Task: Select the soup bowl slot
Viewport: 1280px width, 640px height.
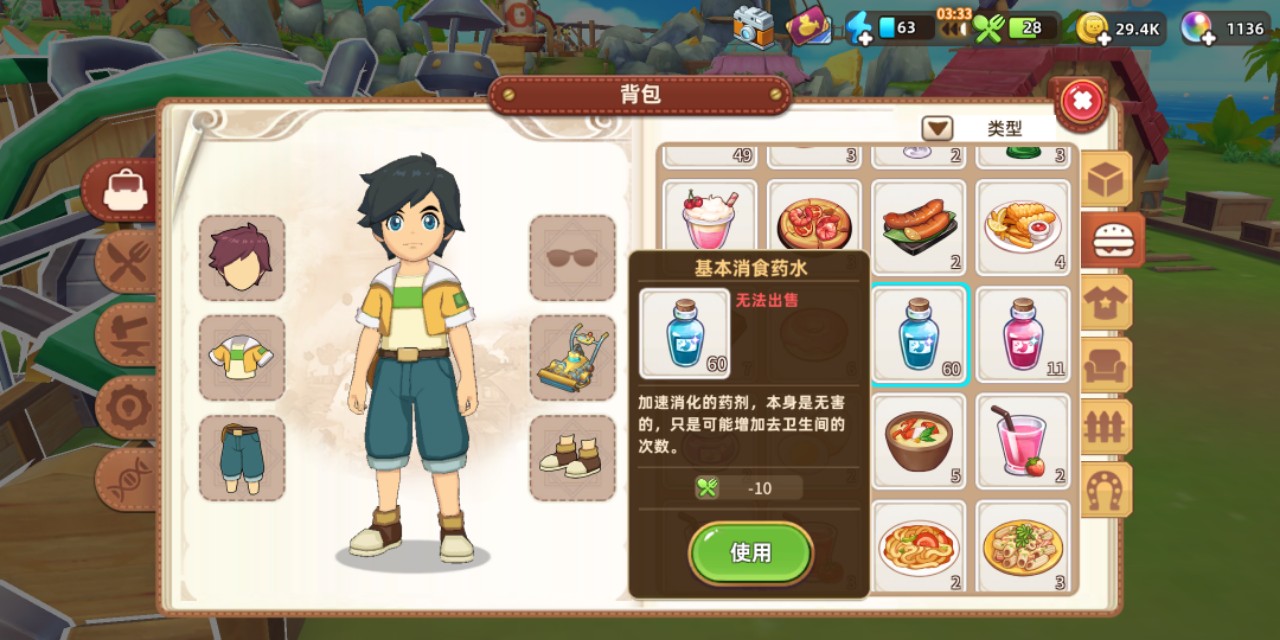Action: click(919, 441)
